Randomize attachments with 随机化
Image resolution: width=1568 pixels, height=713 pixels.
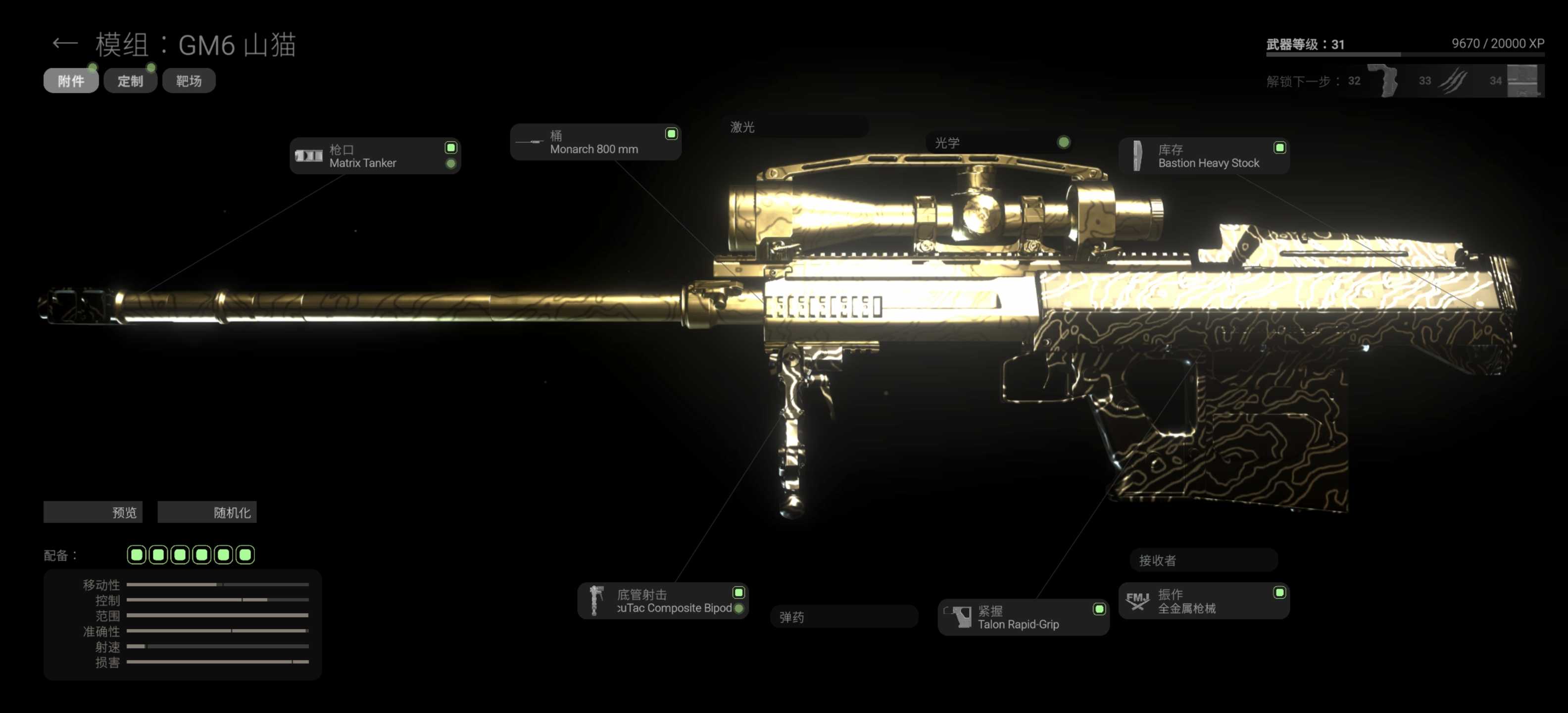tap(207, 512)
